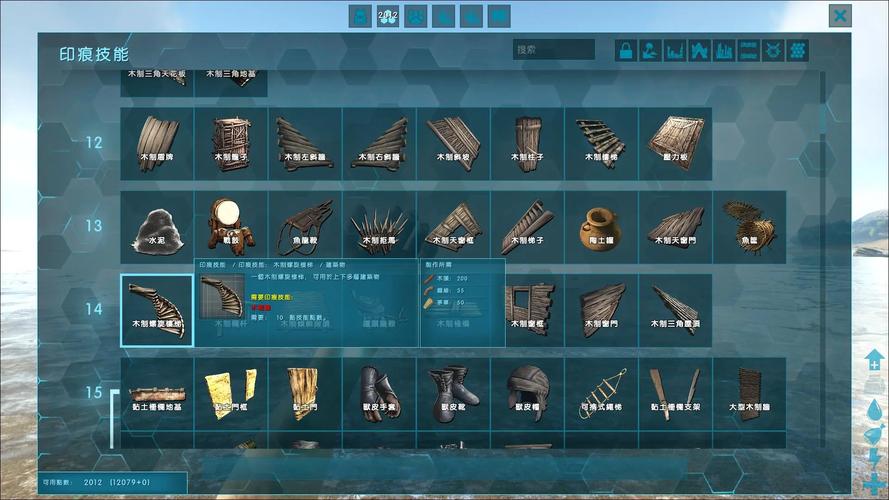889x500 pixels.
Task: Select the 獸皮靴 hide boots engram
Action: click(x=453, y=392)
